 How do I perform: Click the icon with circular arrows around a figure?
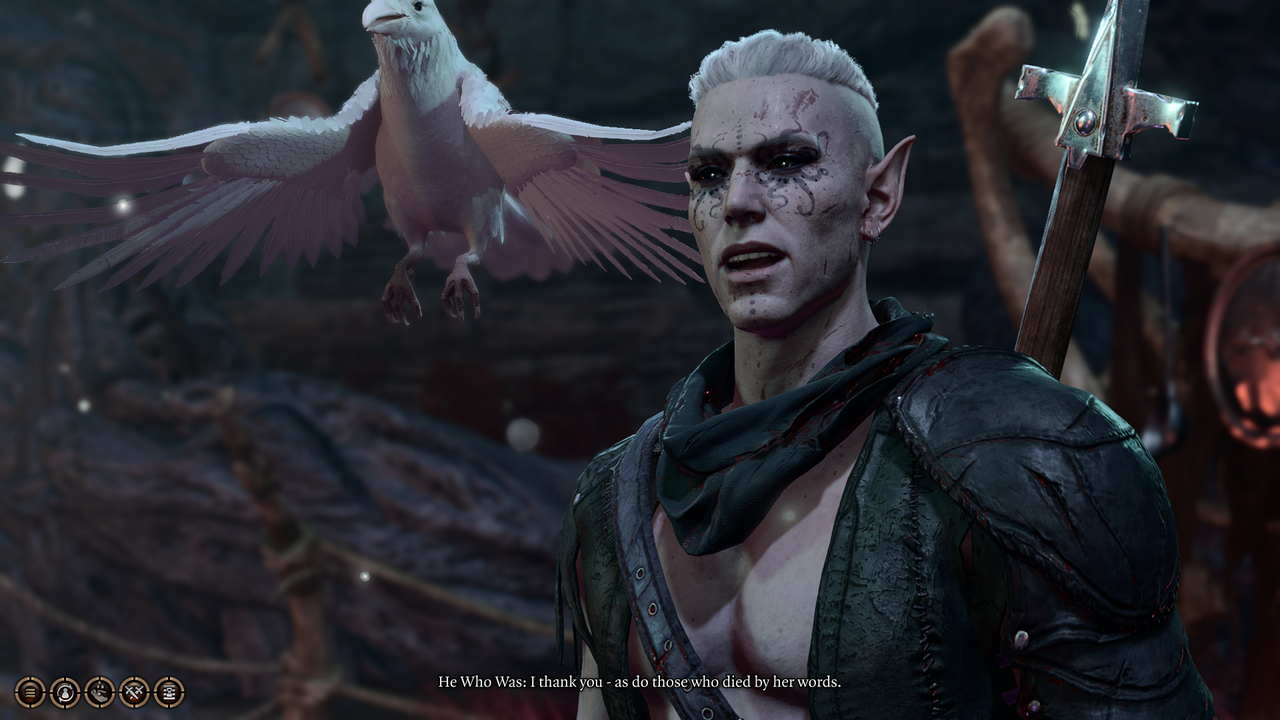click(x=64, y=691)
